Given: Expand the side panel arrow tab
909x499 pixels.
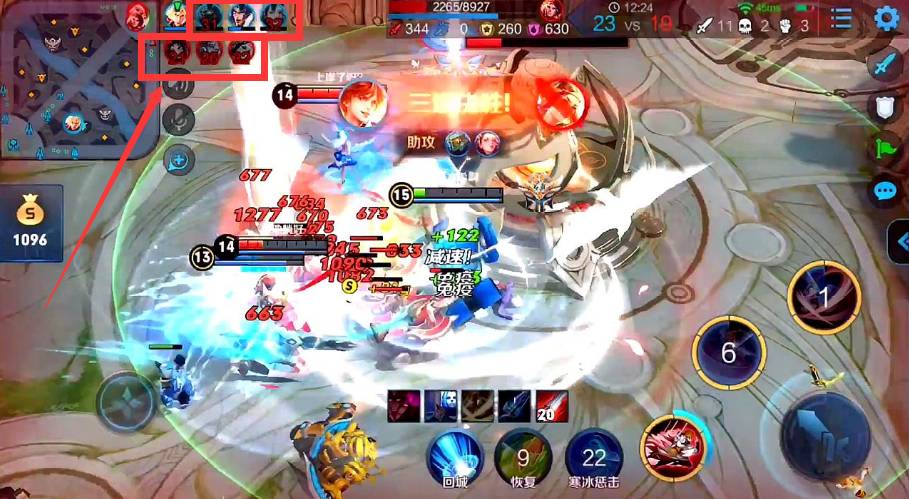Looking at the screenshot, I should (x=897, y=242).
